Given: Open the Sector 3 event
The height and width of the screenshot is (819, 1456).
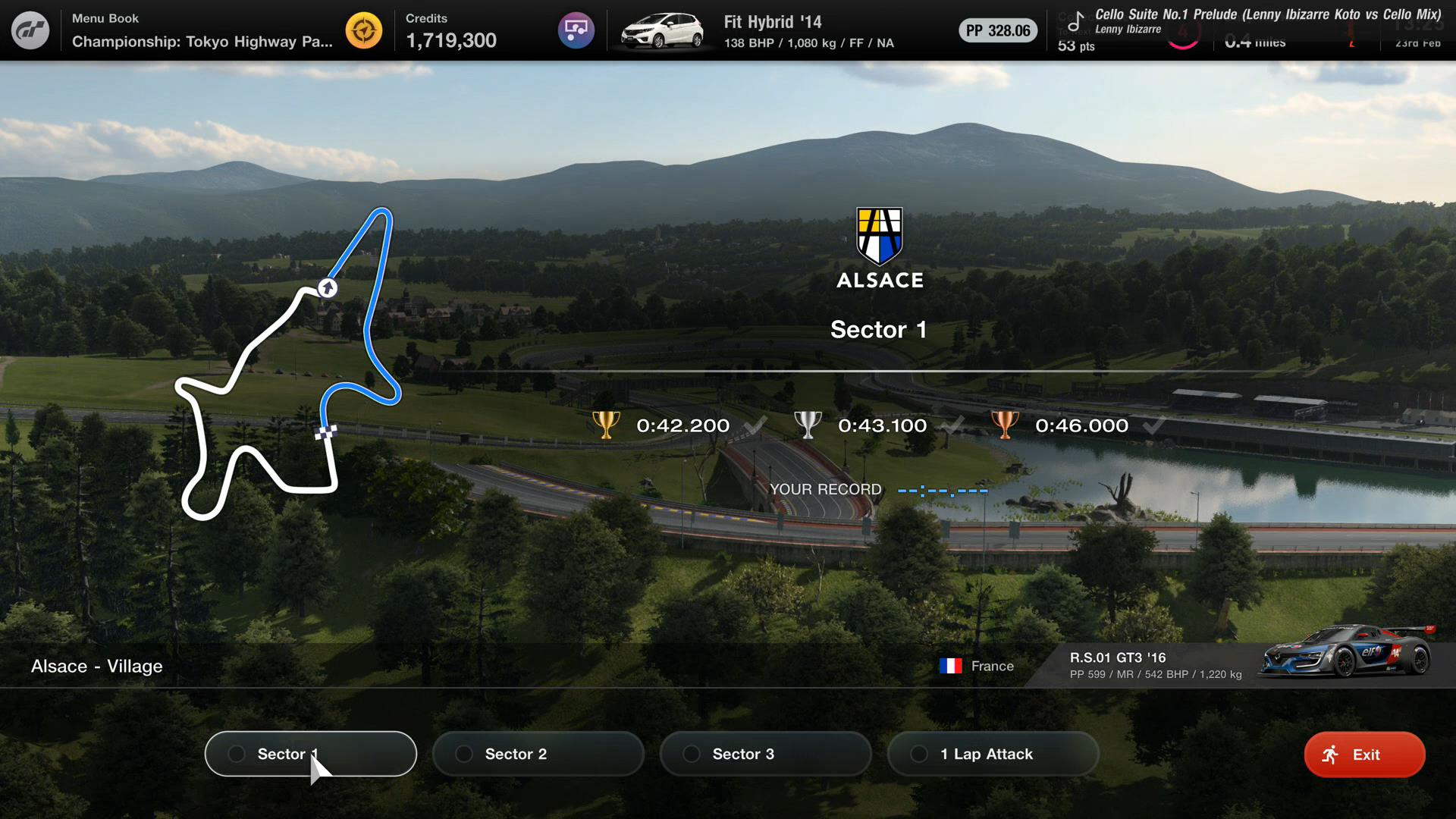Looking at the screenshot, I should coord(765,754).
